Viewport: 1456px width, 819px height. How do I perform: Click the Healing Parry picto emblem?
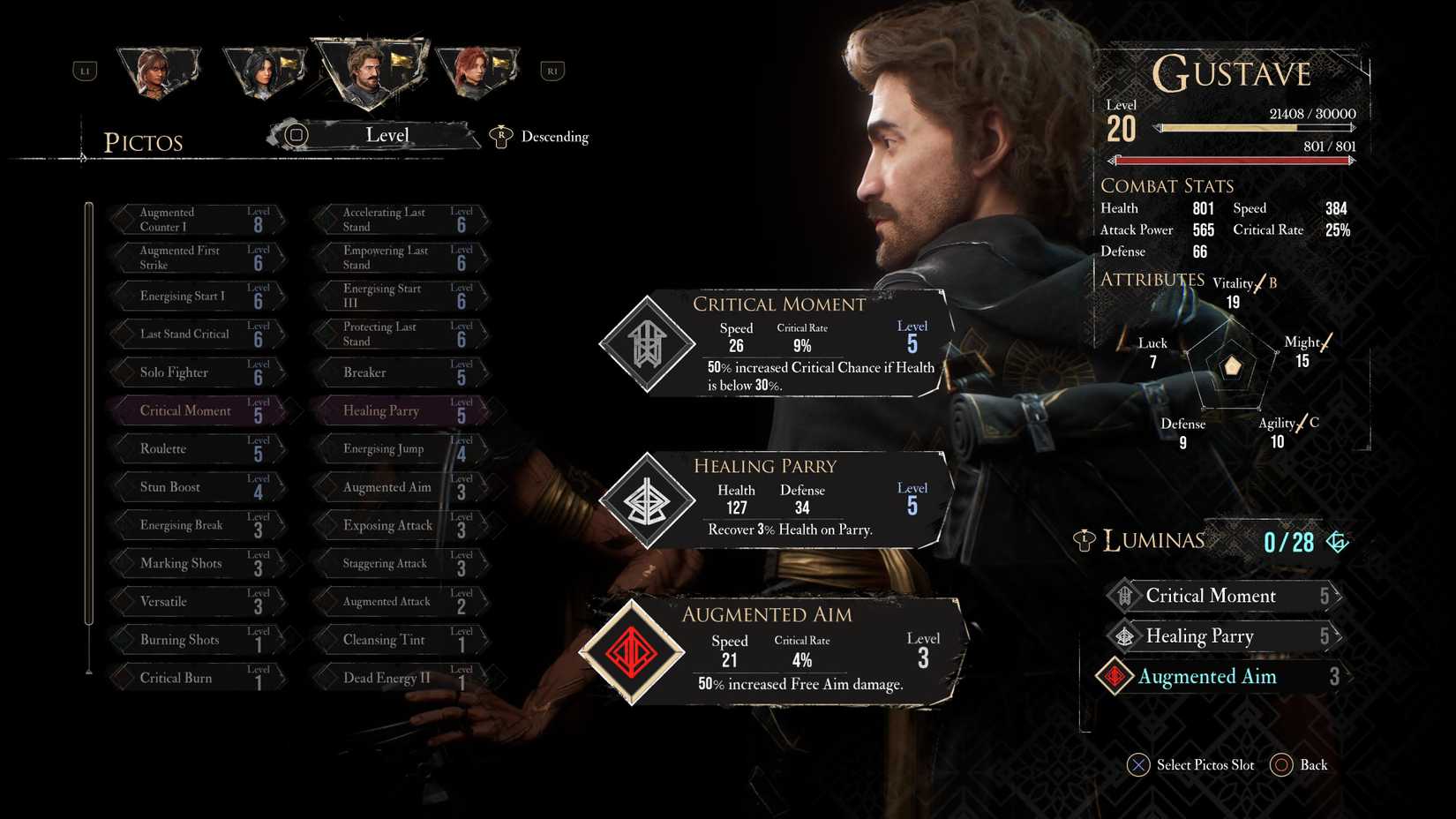tap(647, 500)
